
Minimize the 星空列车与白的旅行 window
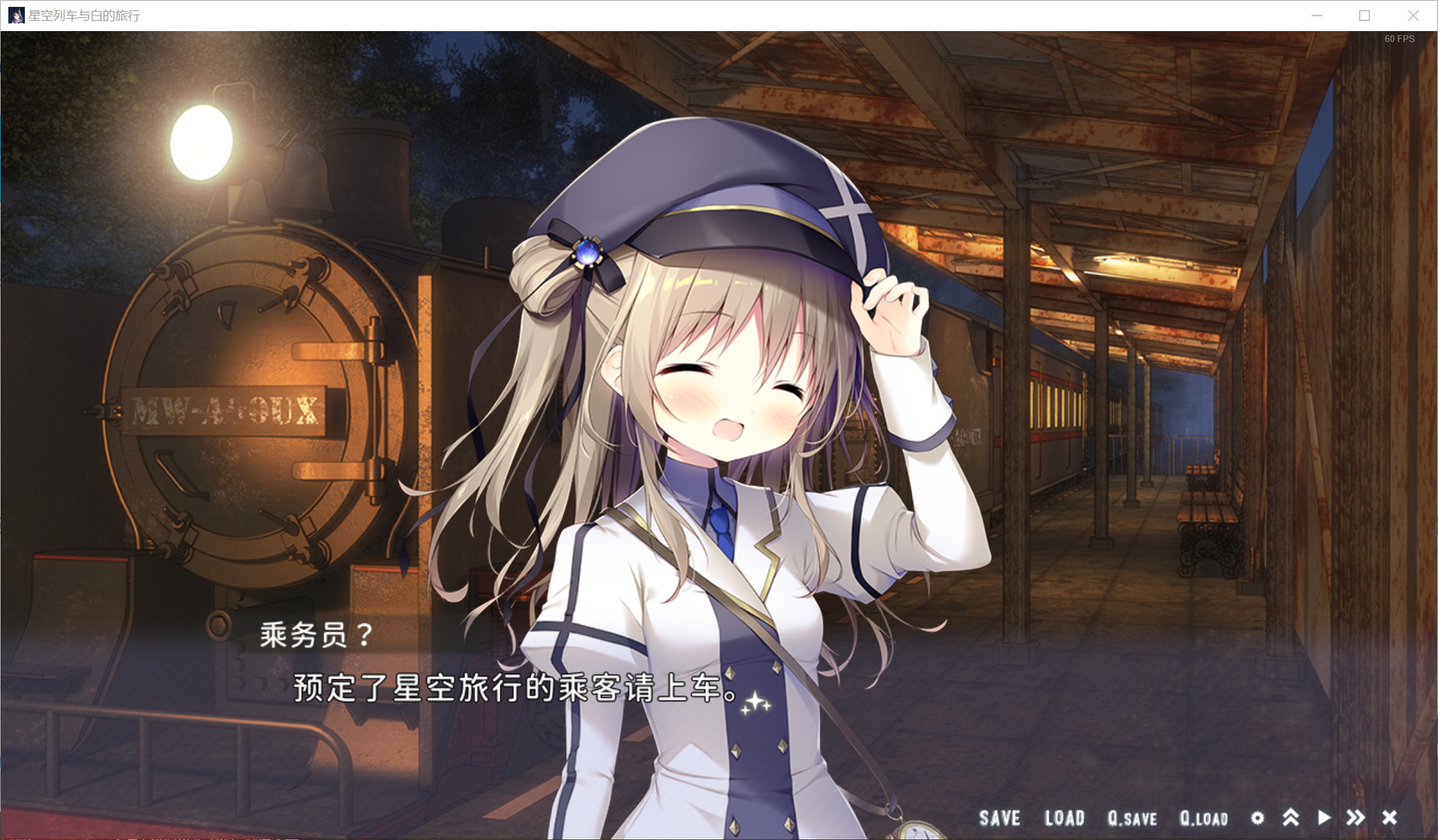click(1316, 15)
